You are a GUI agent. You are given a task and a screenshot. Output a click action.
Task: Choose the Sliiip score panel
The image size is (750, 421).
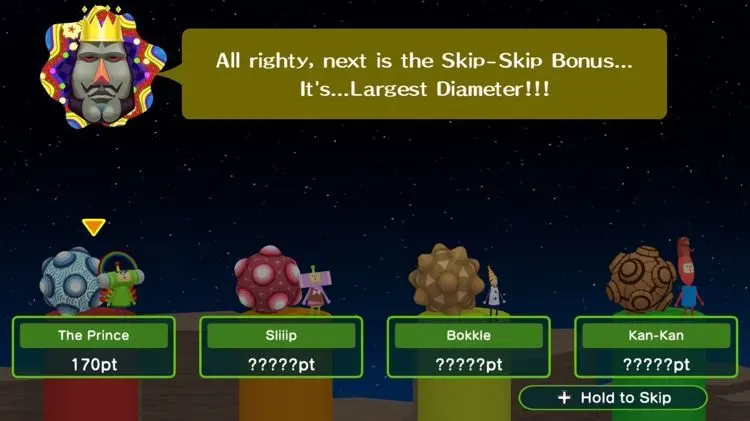pyautogui.click(x=281, y=347)
